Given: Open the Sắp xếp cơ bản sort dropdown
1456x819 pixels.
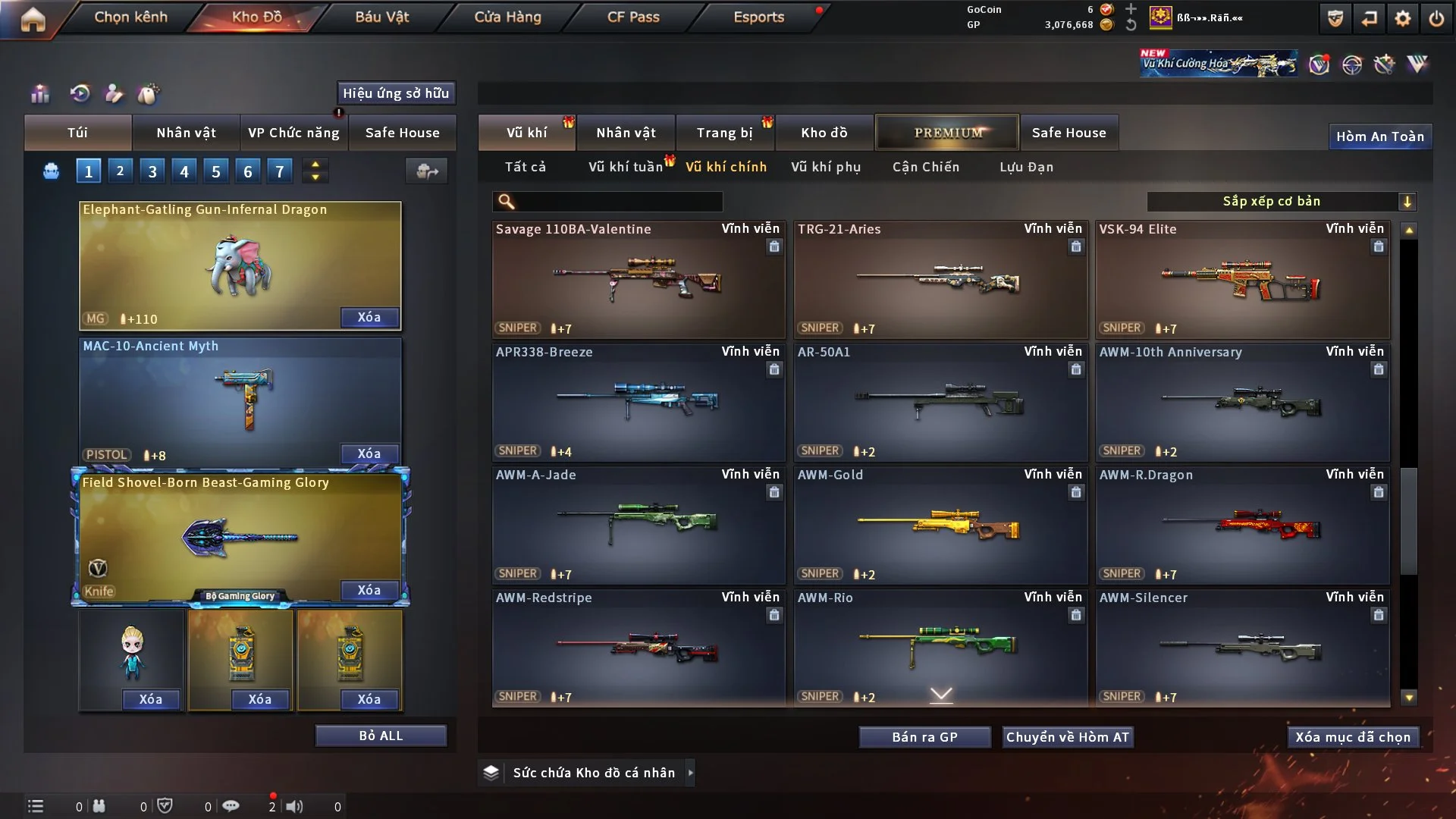Looking at the screenshot, I should tap(1282, 201).
